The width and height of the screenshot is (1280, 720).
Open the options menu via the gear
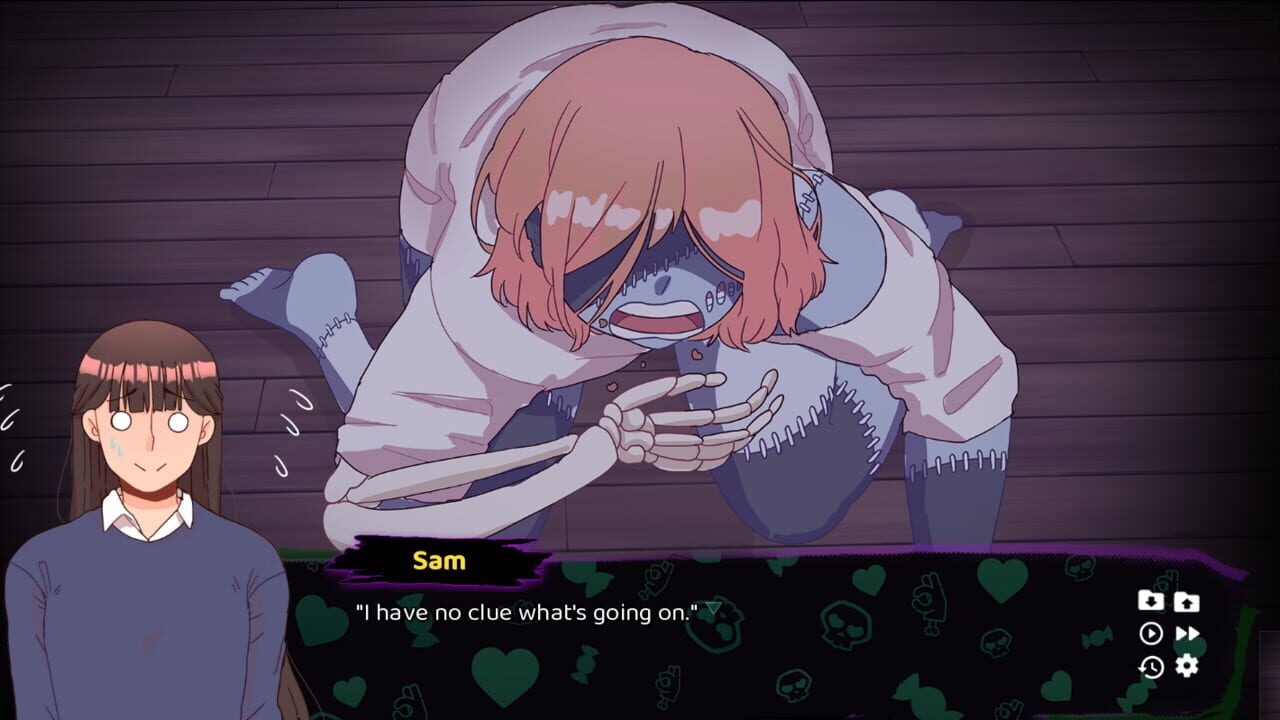coord(1185,663)
